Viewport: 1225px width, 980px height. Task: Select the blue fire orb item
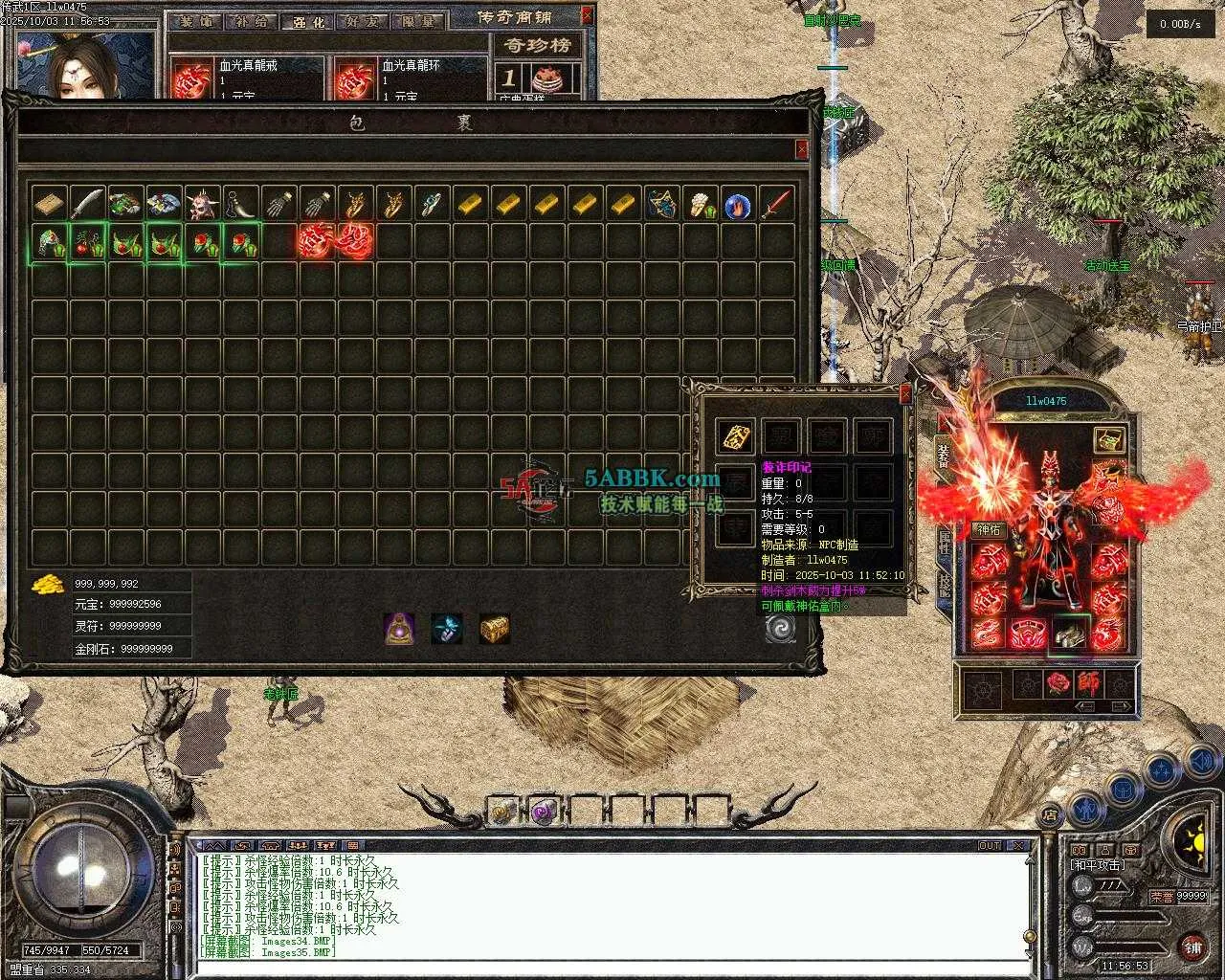[x=737, y=204]
